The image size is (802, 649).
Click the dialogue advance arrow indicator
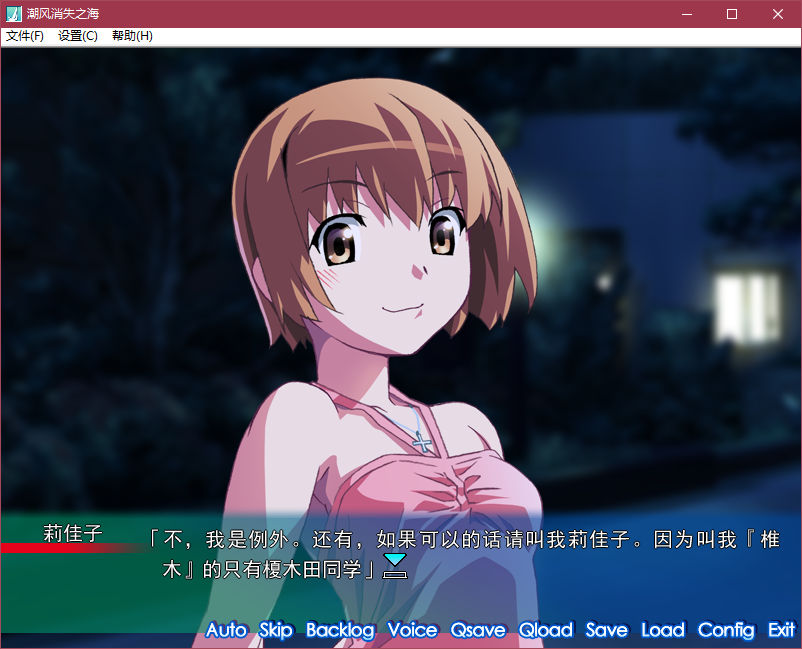pos(396,567)
